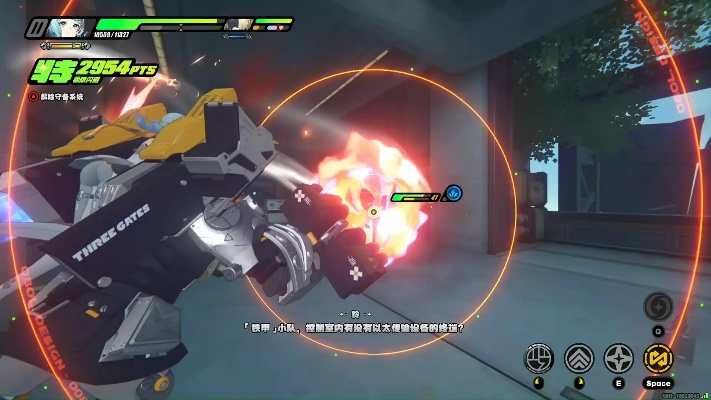The height and width of the screenshot is (400, 711).
Task: Activate the greyed-out swirl ultimate icon
Action: (657, 305)
